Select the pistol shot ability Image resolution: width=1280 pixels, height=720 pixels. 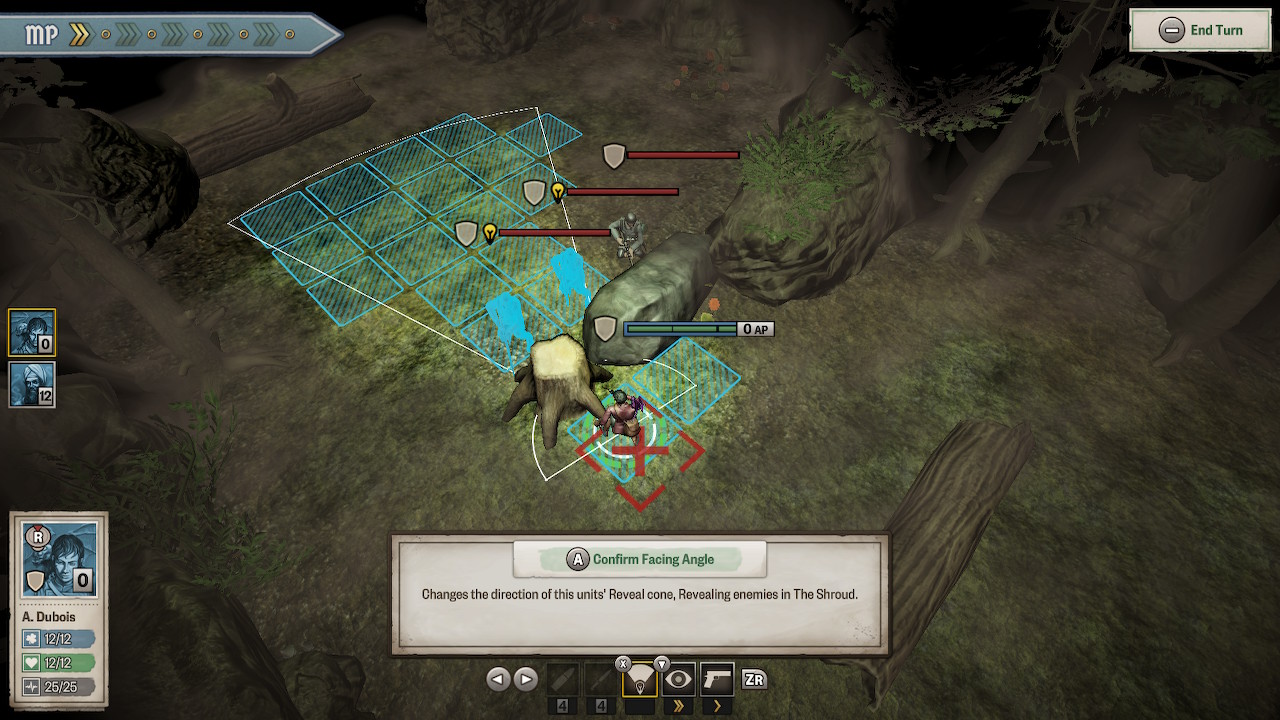[x=717, y=680]
